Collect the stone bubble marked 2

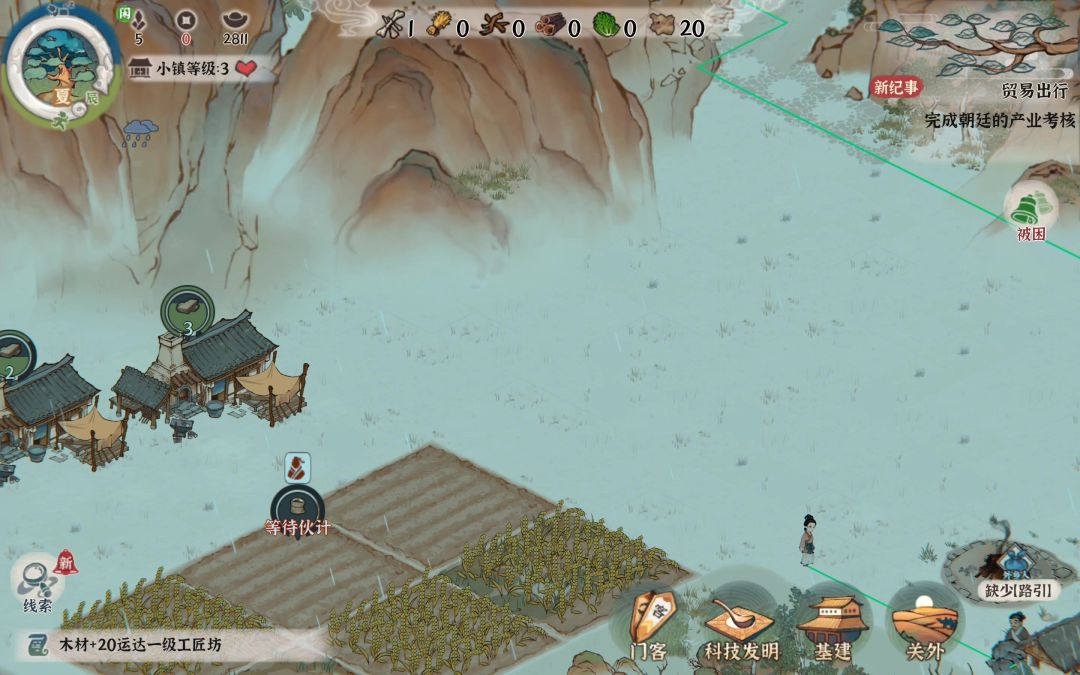click(x=12, y=355)
